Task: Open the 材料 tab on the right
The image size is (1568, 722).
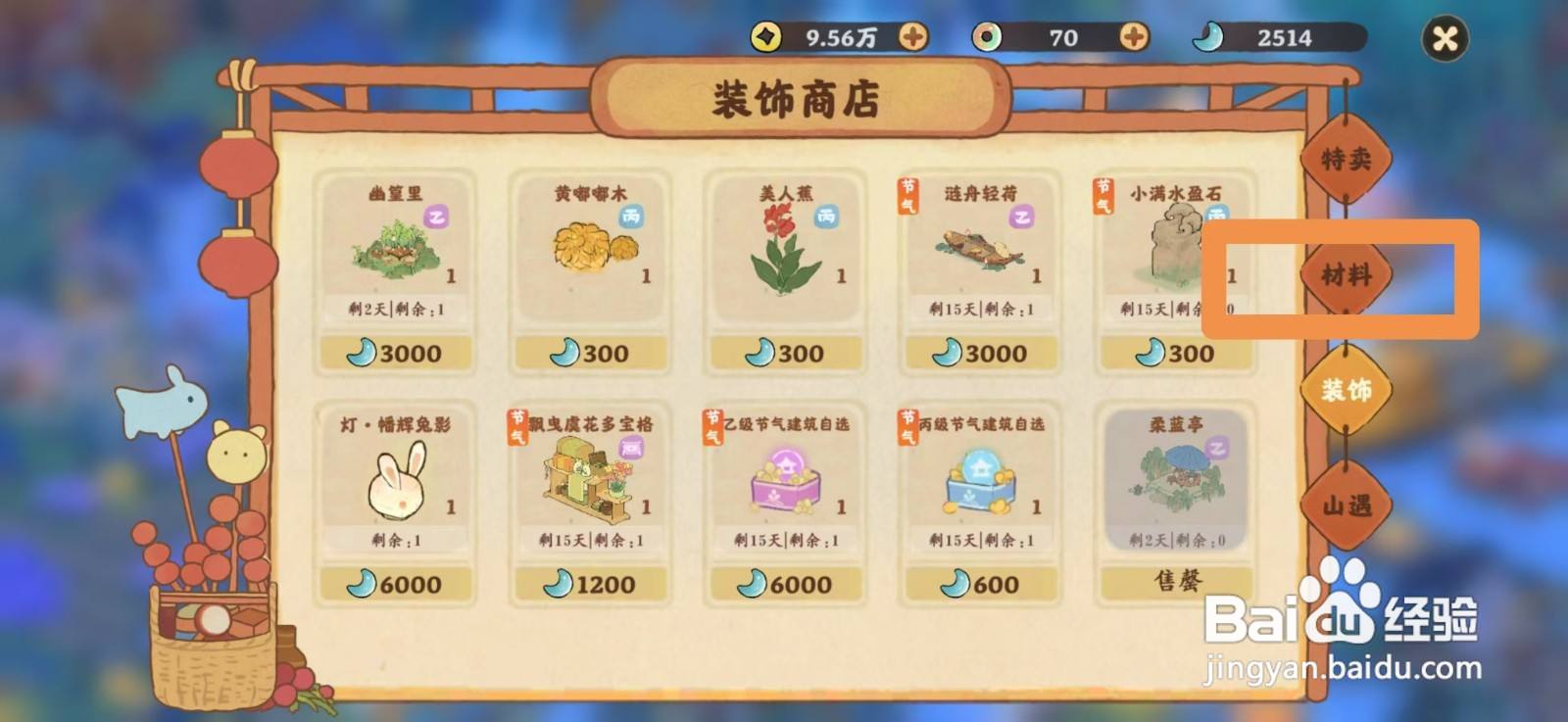Action: [1347, 277]
